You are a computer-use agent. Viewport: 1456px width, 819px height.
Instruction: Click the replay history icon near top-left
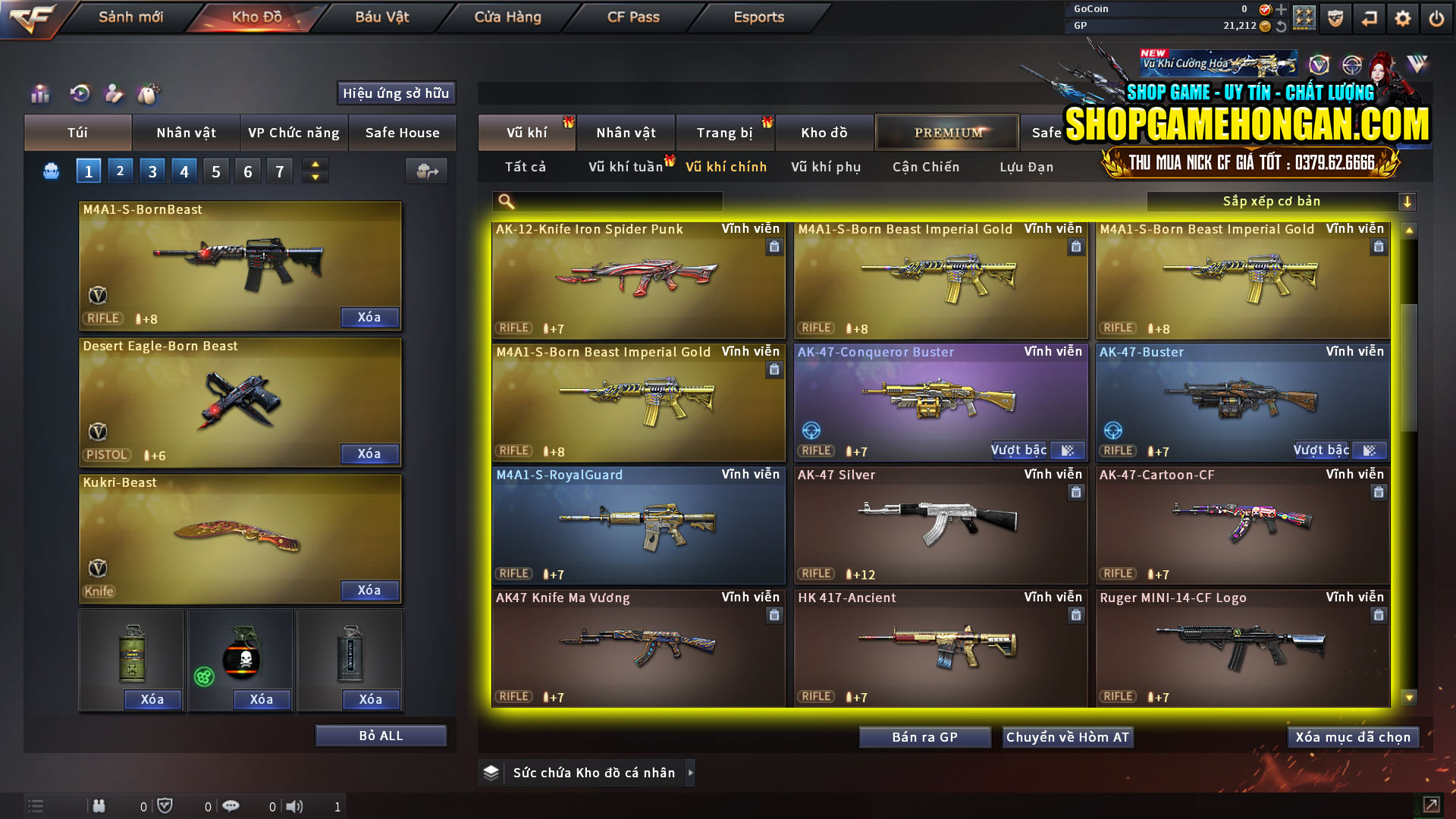pos(80,94)
